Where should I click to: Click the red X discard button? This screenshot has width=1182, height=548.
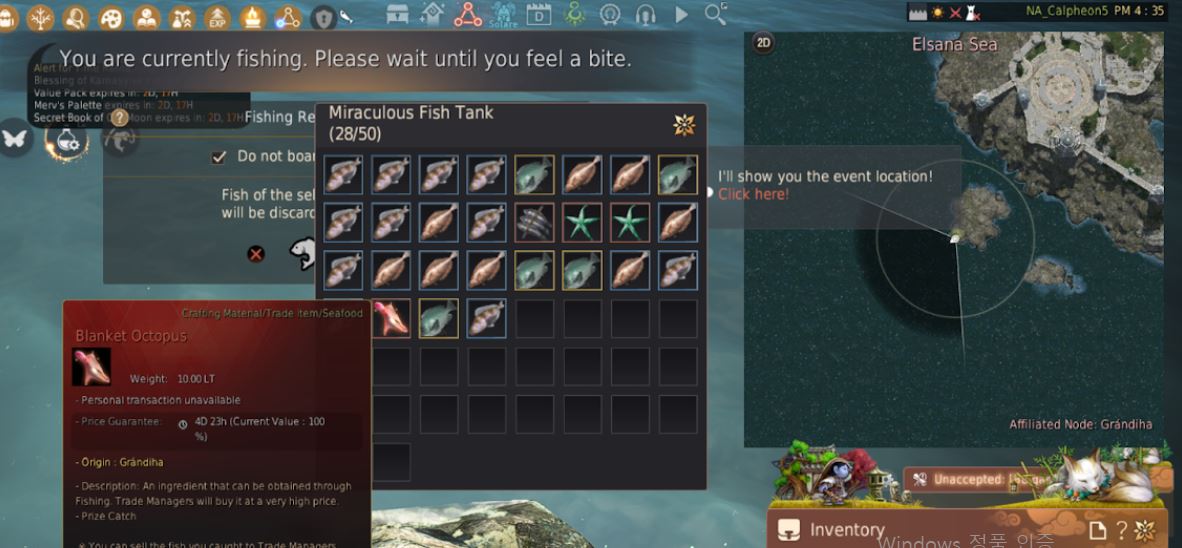coord(256,254)
